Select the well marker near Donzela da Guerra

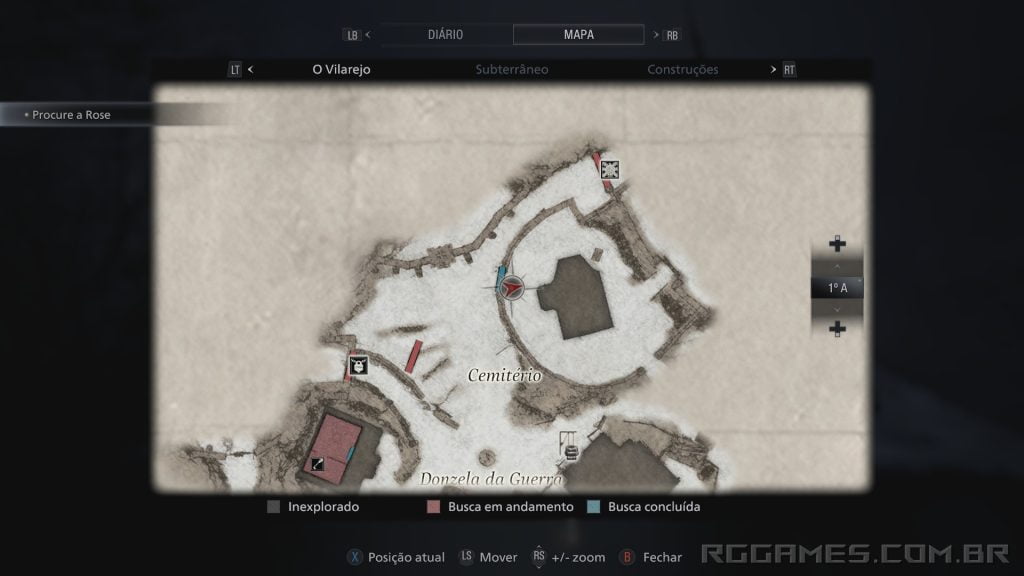click(x=571, y=445)
